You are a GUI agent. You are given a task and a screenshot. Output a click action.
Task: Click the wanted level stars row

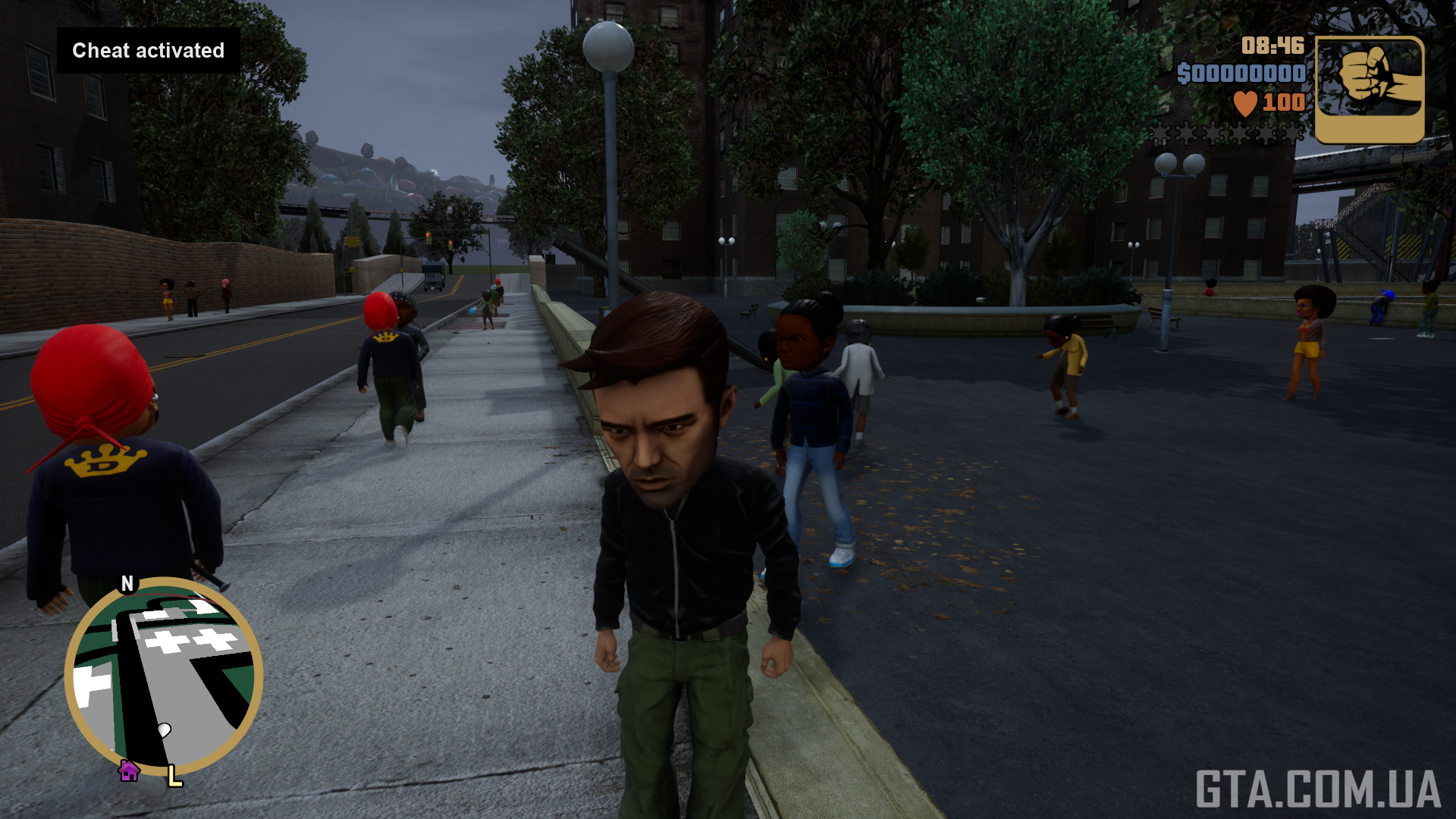[1228, 134]
